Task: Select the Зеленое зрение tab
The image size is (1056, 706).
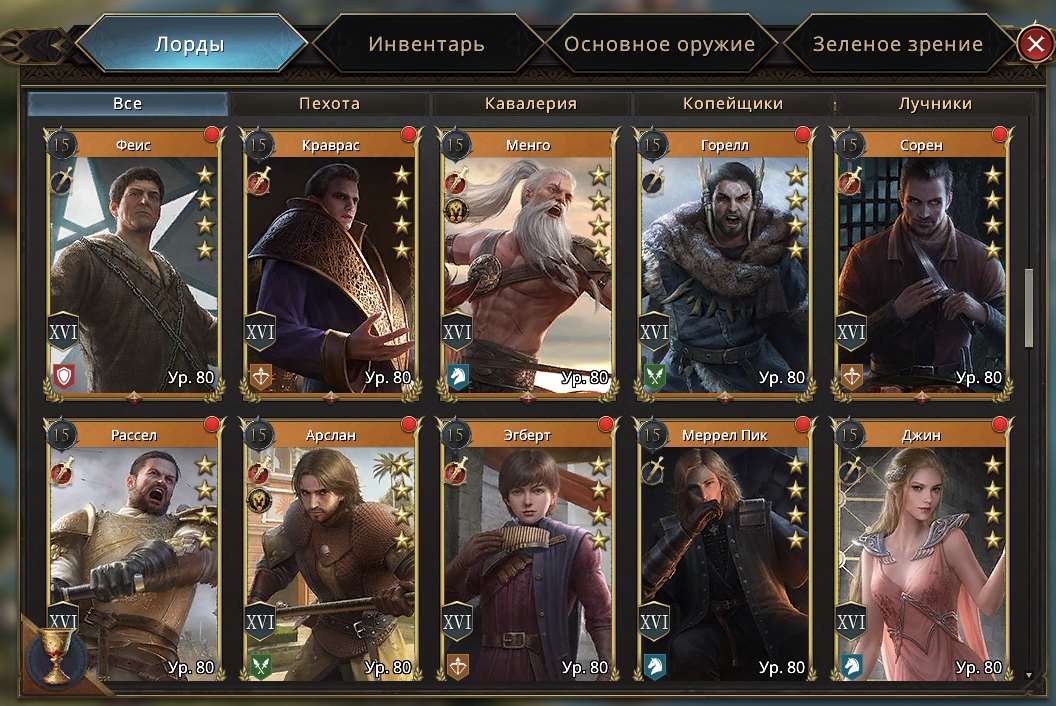Action: (897, 44)
